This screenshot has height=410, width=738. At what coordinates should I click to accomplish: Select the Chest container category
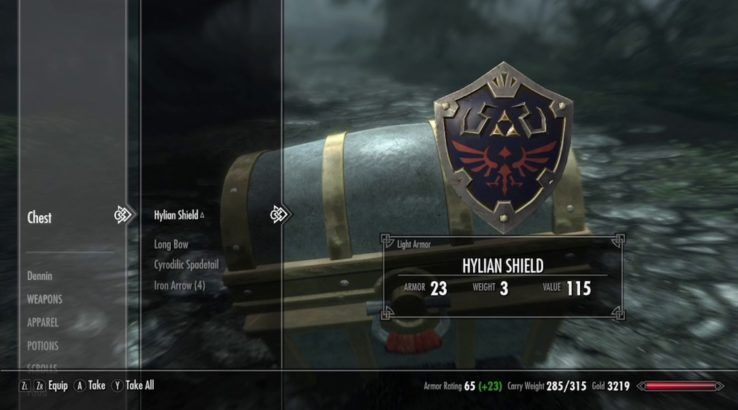click(40, 217)
